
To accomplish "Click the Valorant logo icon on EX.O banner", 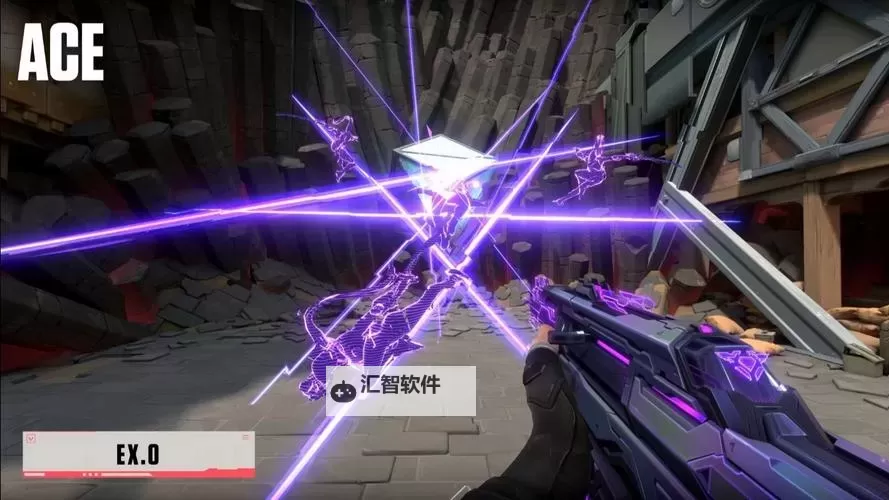I will coord(31,438).
